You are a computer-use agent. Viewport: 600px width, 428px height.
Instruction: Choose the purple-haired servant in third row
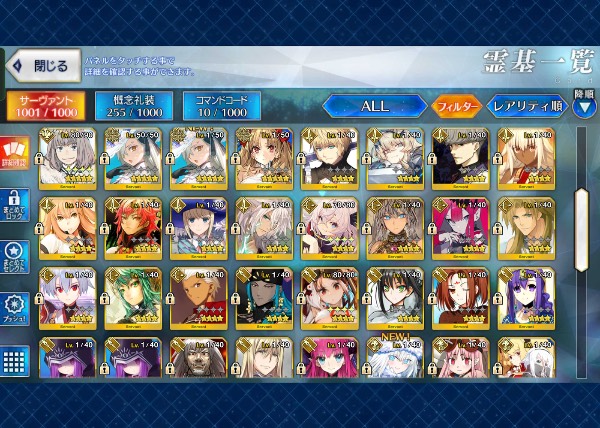click(x=527, y=295)
